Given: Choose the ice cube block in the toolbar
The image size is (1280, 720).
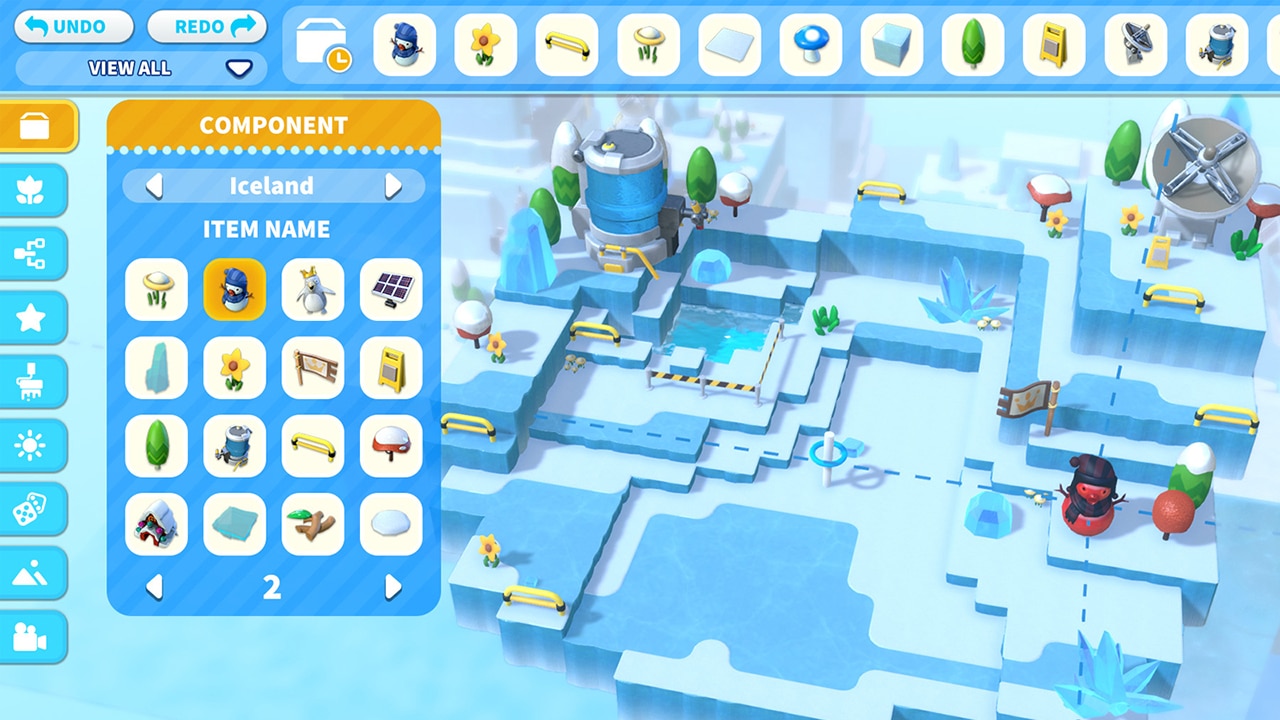Looking at the screenshot, I should click(x=892, y=45).
